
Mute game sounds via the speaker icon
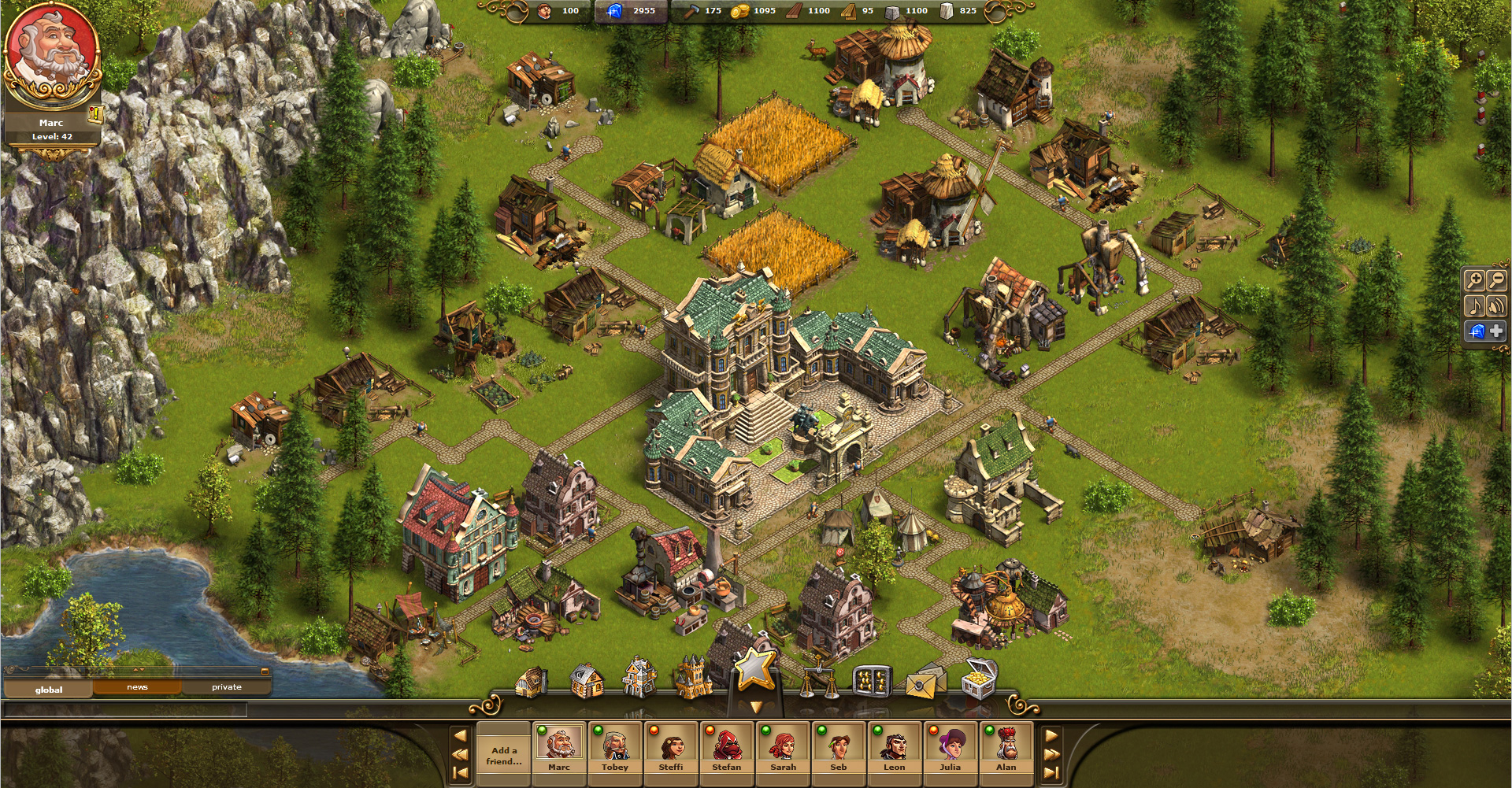coord(1497,305)
